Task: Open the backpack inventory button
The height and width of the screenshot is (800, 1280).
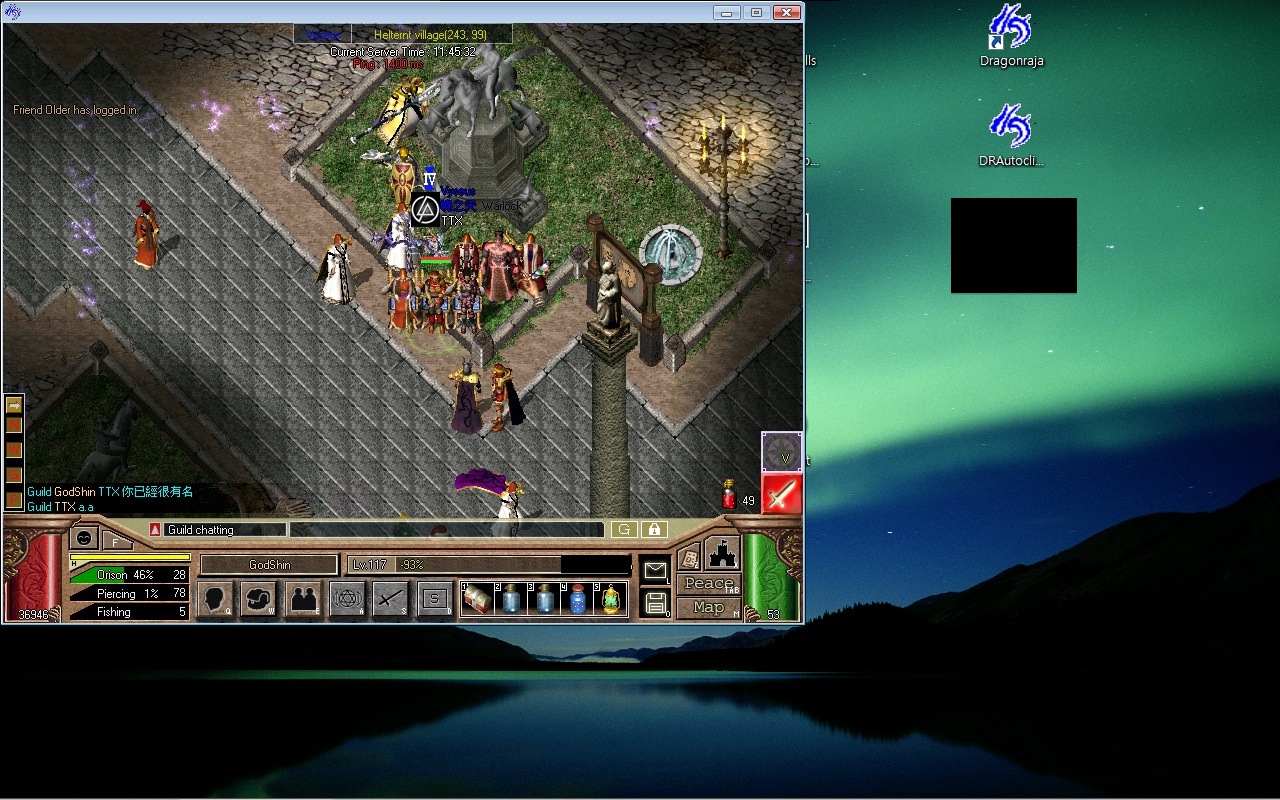Action: [x=258, y=599]
